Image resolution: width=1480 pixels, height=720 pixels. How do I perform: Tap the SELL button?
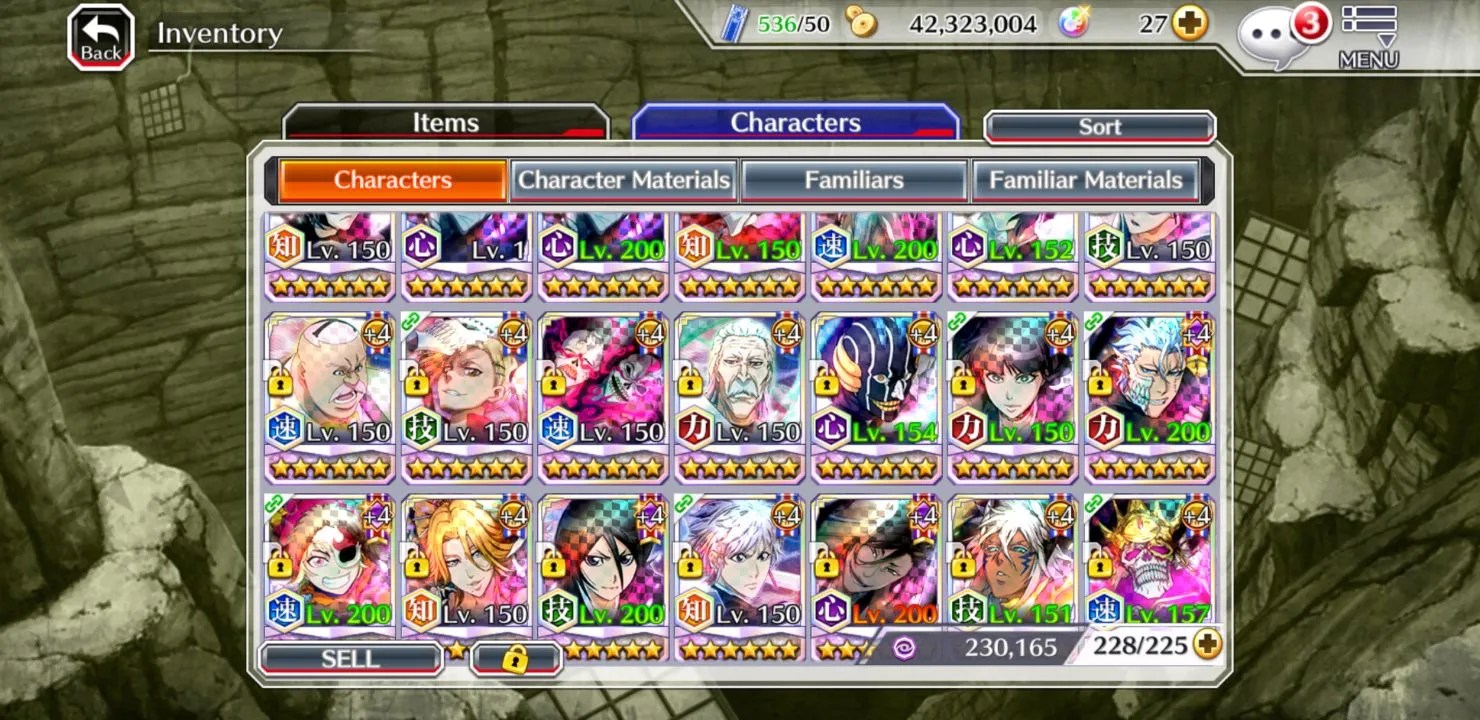[x=350, y=659]
